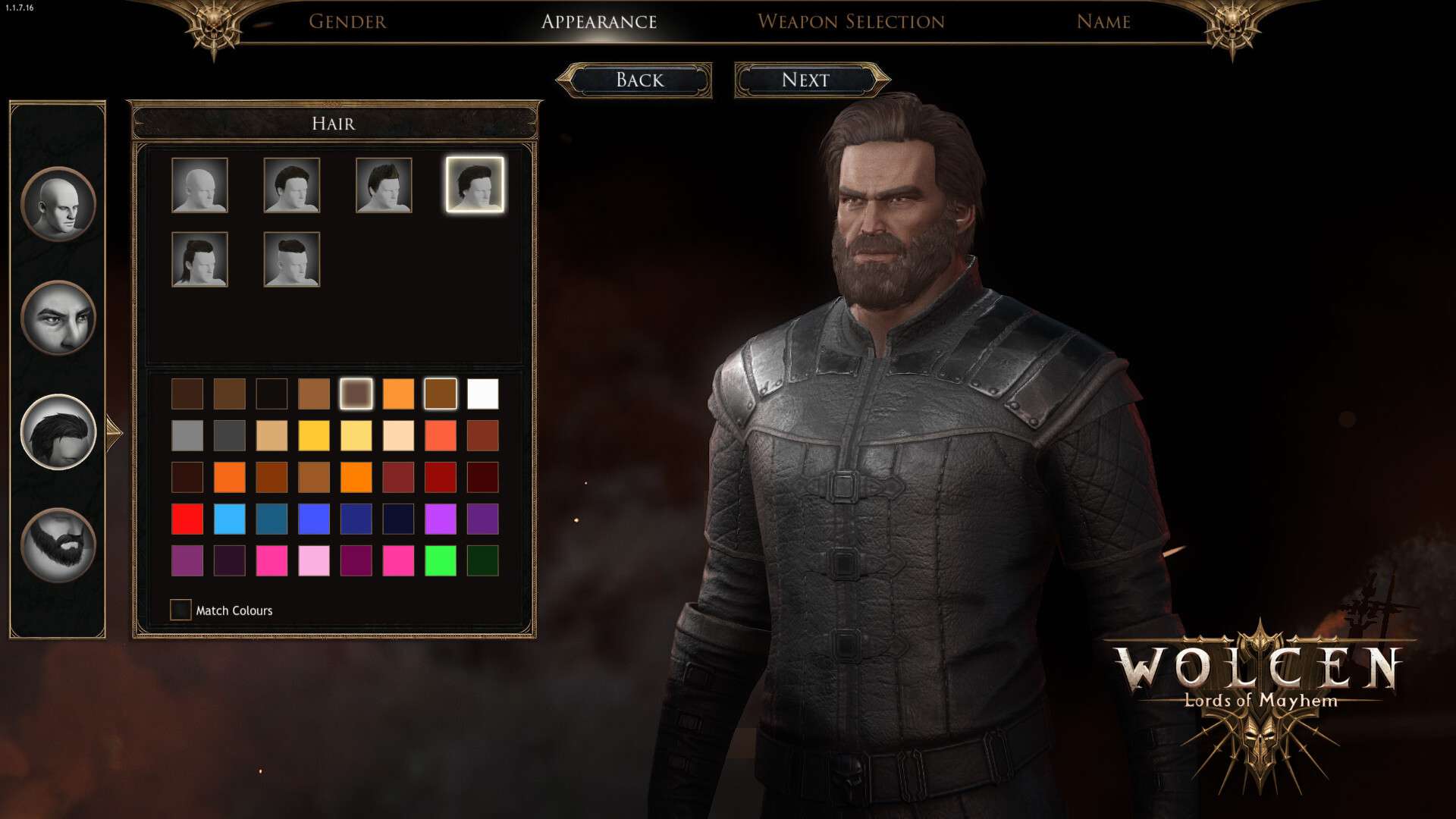Open the Weapon Selection tab
1456x819 pixels.
pyautogui.click(x=851, y=21)
